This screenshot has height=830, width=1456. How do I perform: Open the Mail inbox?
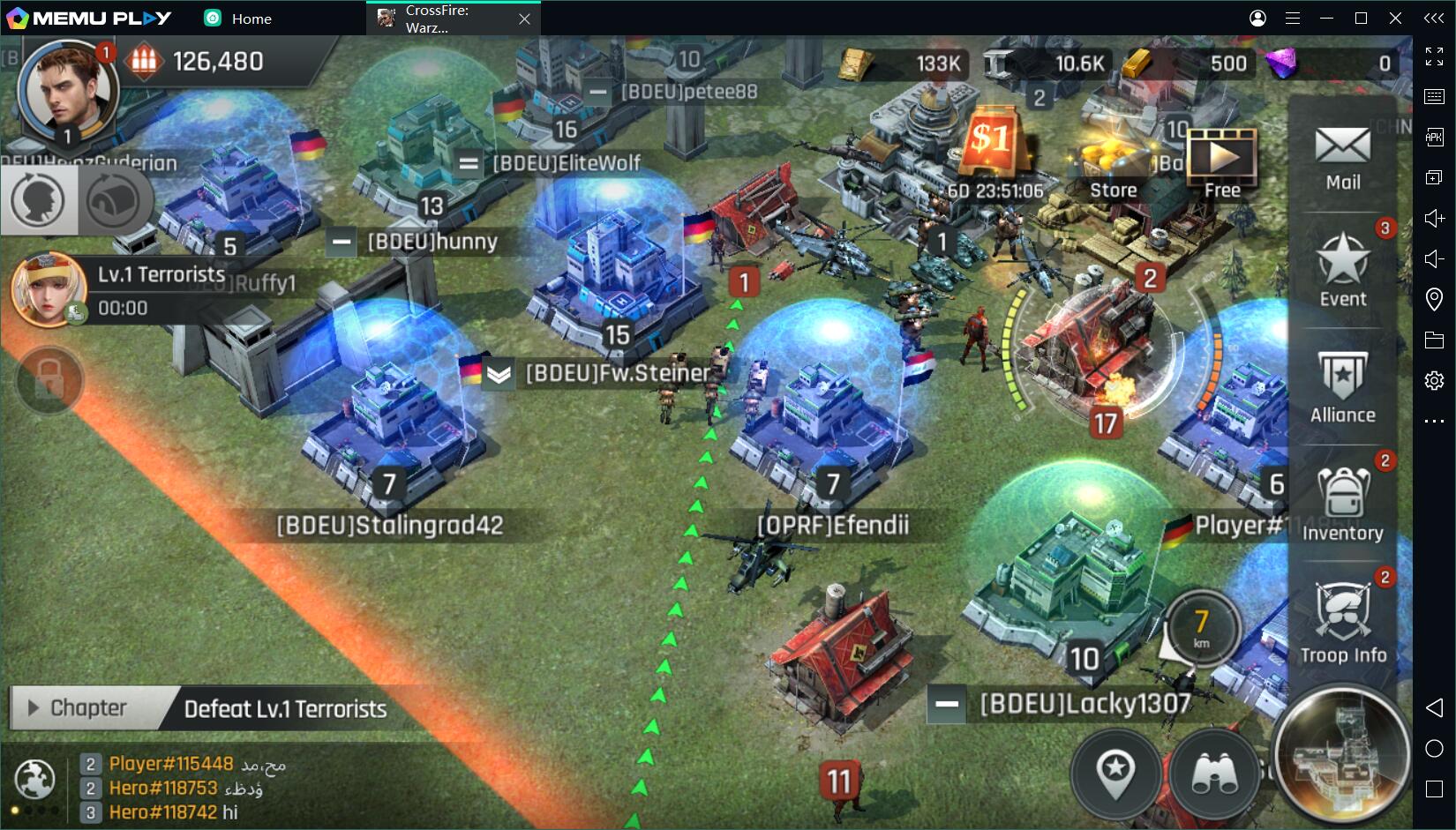pyautogui.click(x=1342, y=157)
